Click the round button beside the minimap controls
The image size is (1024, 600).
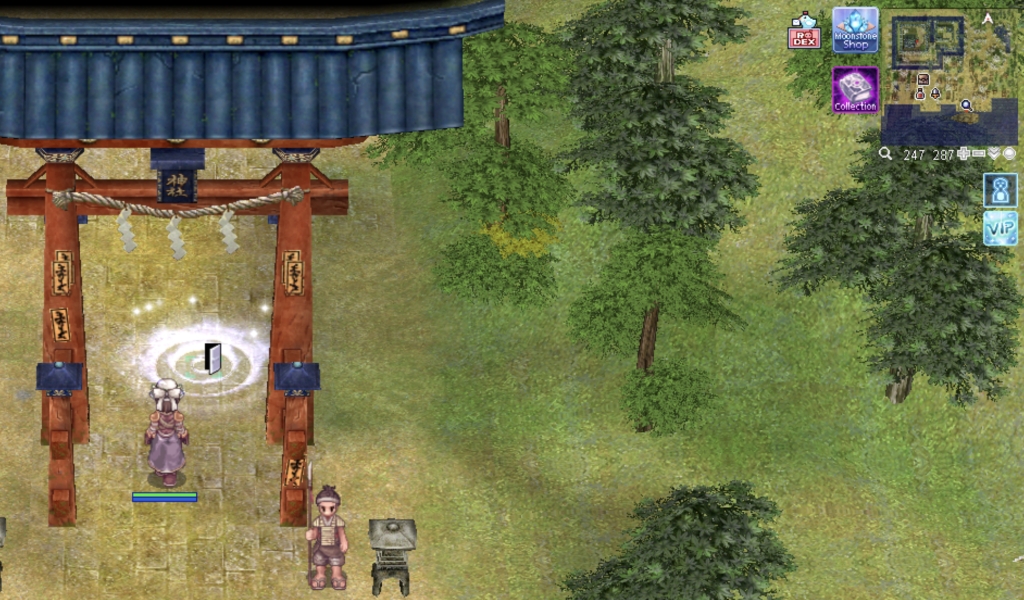(x=1009, y=154)
